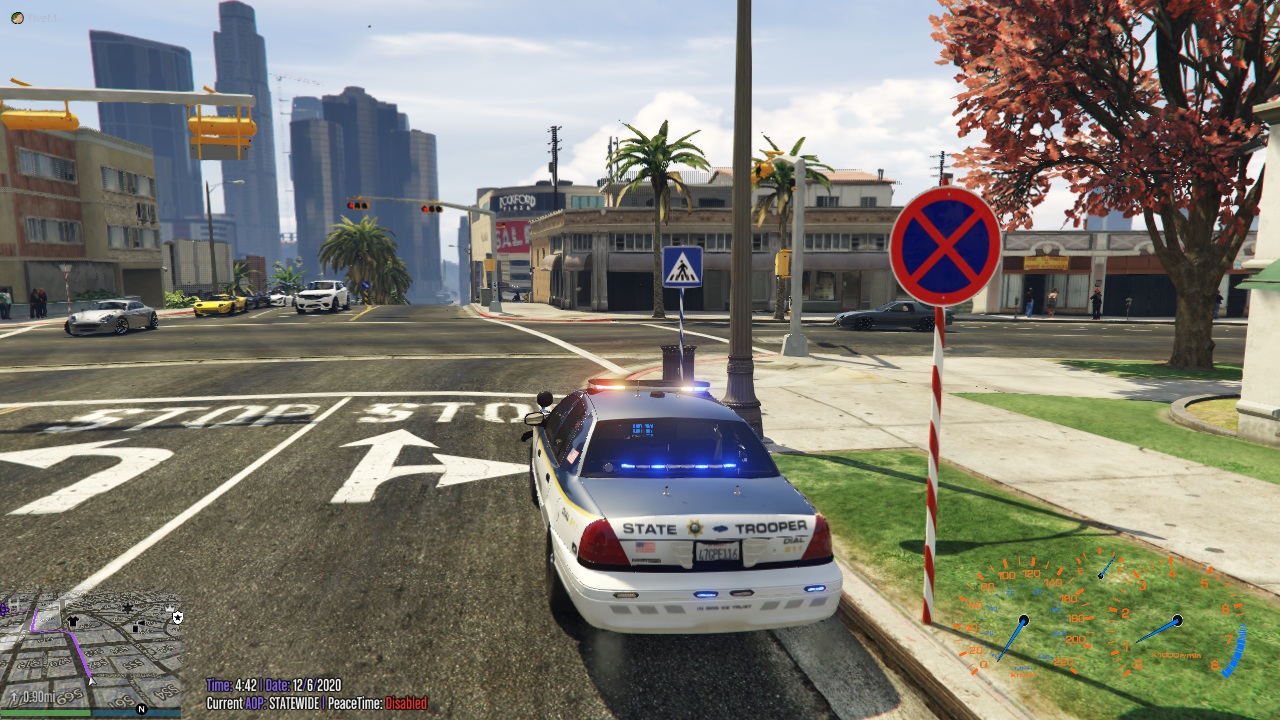The image size is (1280, 720).
Task: Click the snowflake blip on the minimap
Action: 128,609
